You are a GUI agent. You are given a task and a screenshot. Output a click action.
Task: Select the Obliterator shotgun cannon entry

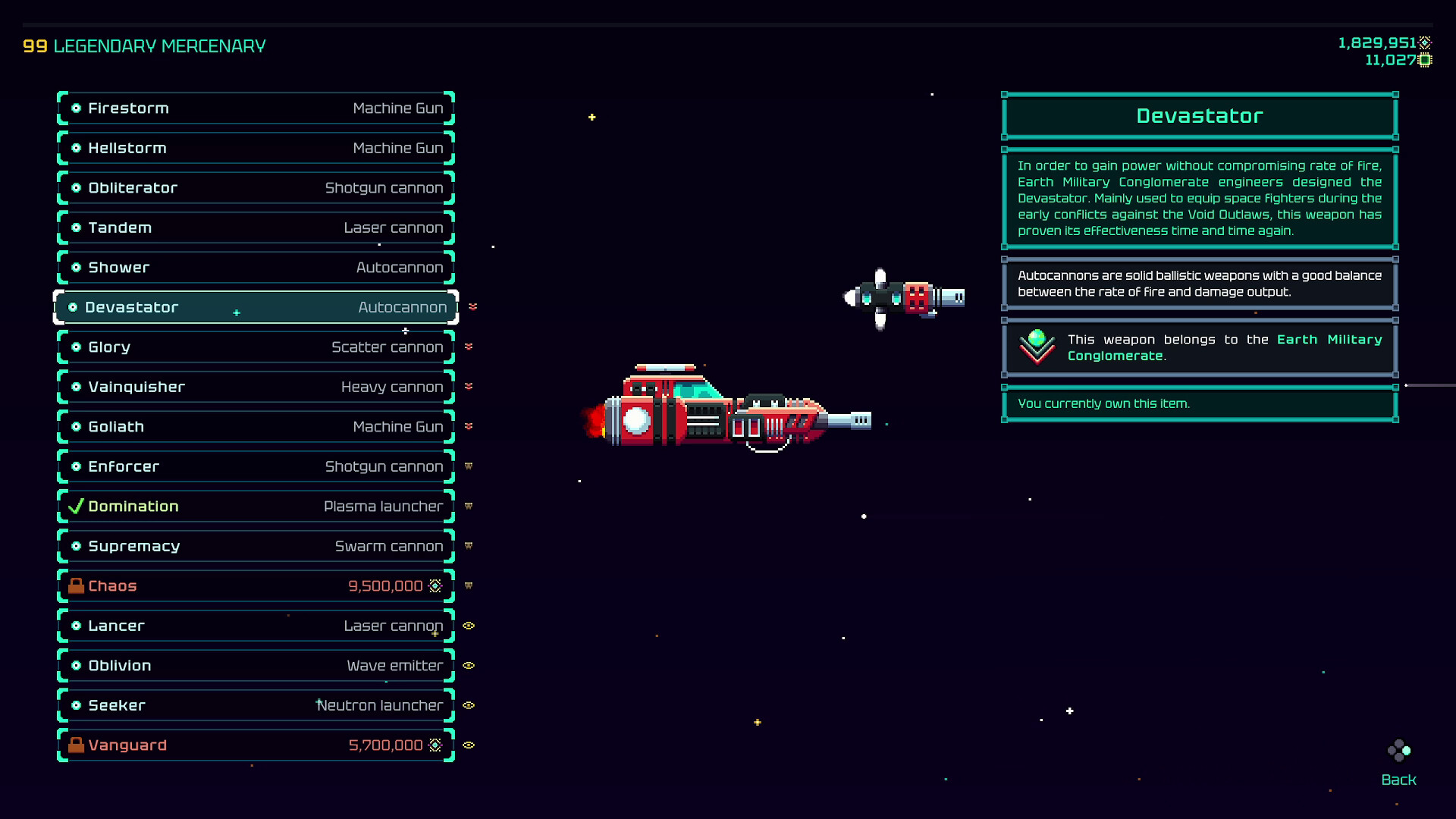pyautogui.click(x=256, y=187)
